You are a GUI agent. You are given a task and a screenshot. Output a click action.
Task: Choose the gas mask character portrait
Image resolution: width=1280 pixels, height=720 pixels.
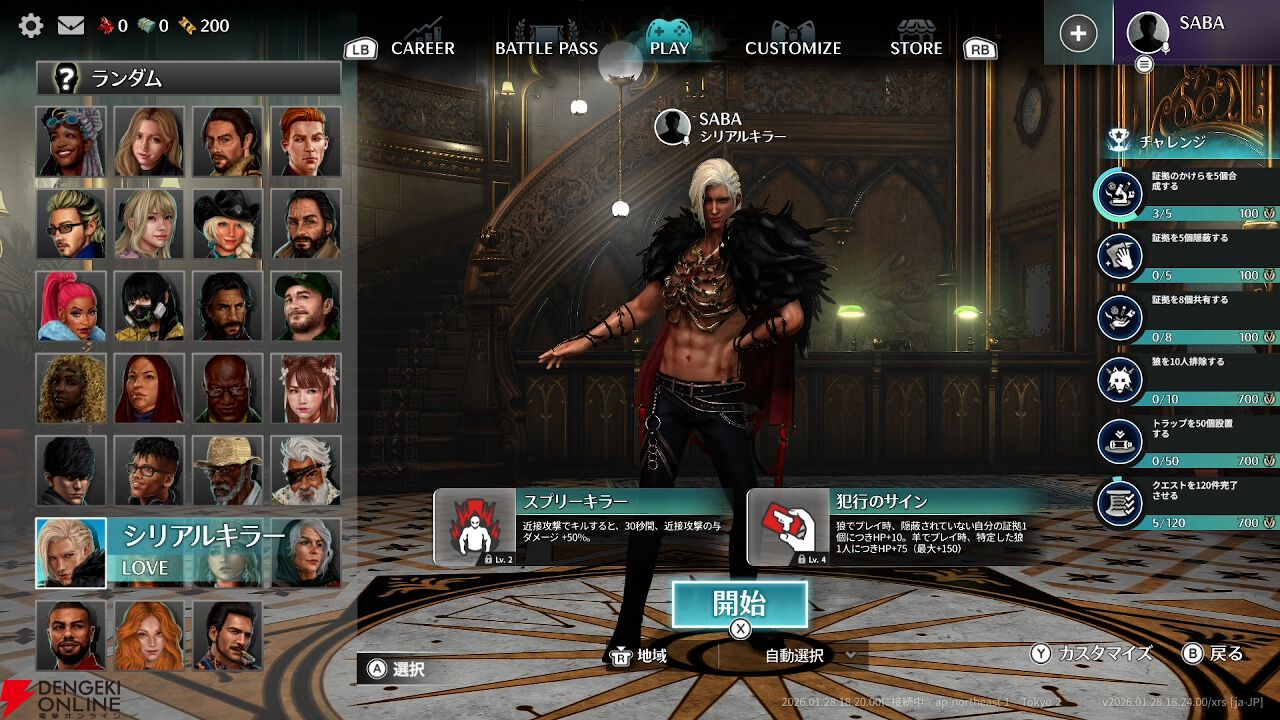(x=149, y=306)
